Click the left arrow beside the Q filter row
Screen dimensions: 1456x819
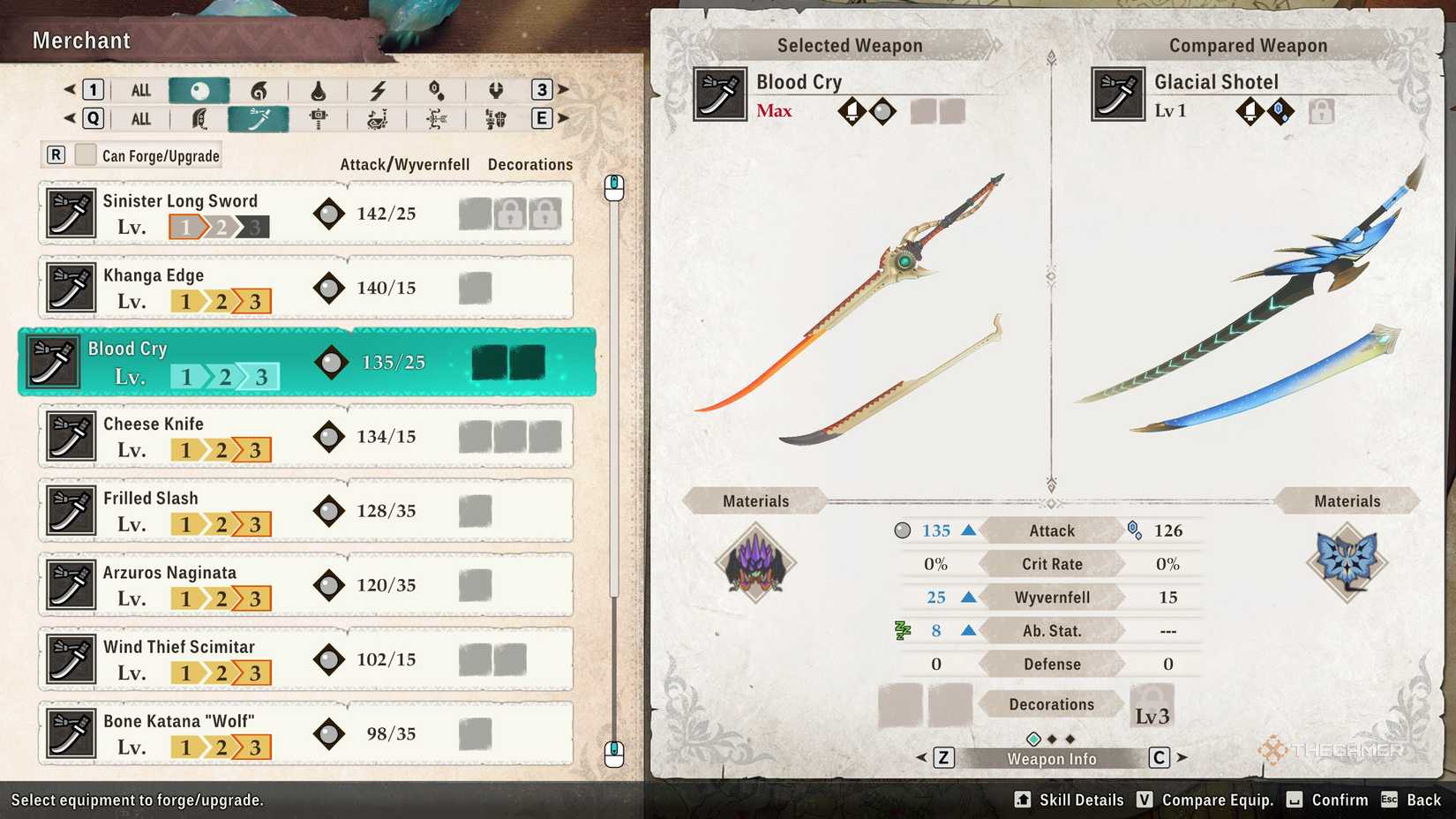[x=71, y=118]
